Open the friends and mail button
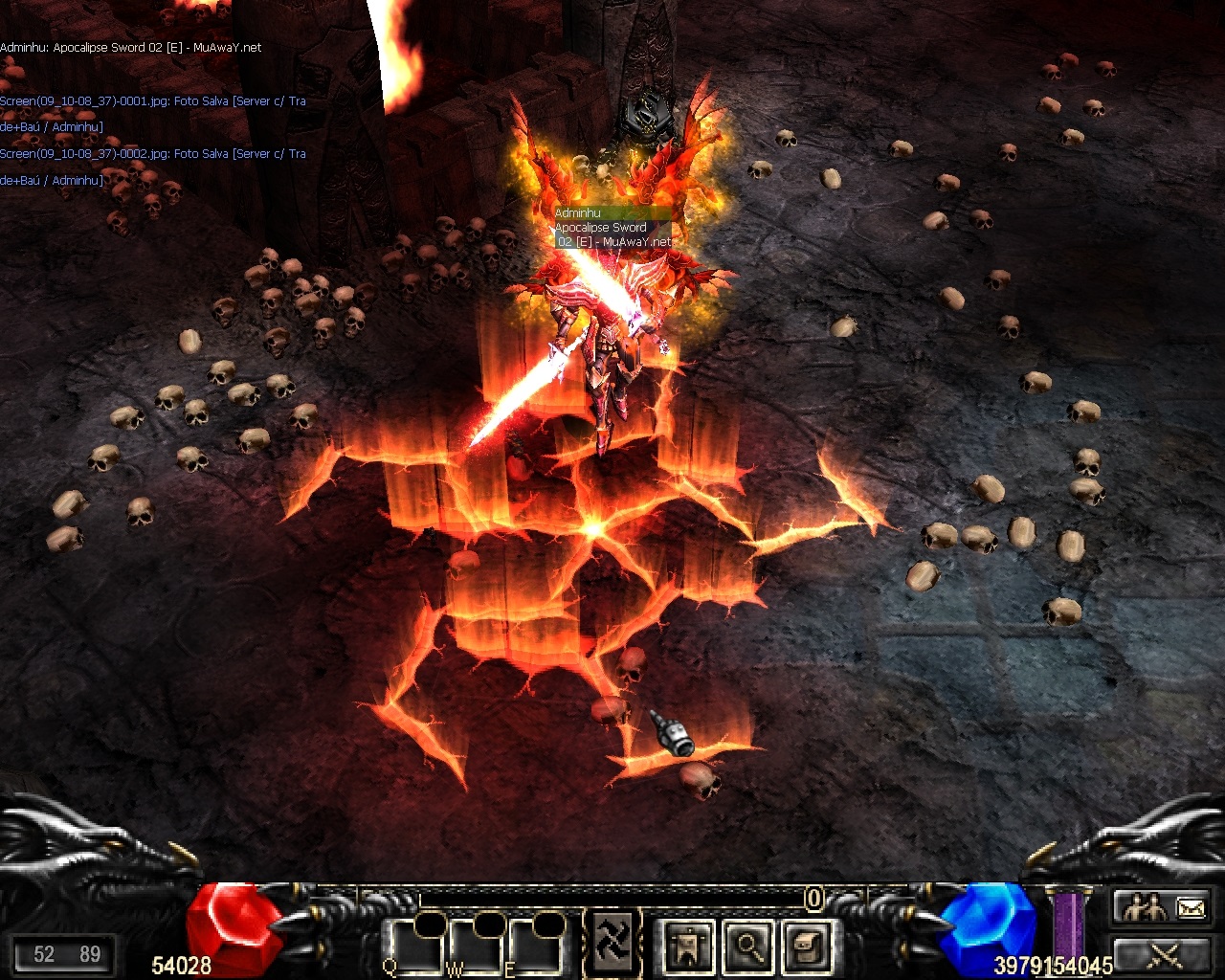The height and width of the screenshot is (980, 1225). pyautogui.click(x=1164, y=907)
